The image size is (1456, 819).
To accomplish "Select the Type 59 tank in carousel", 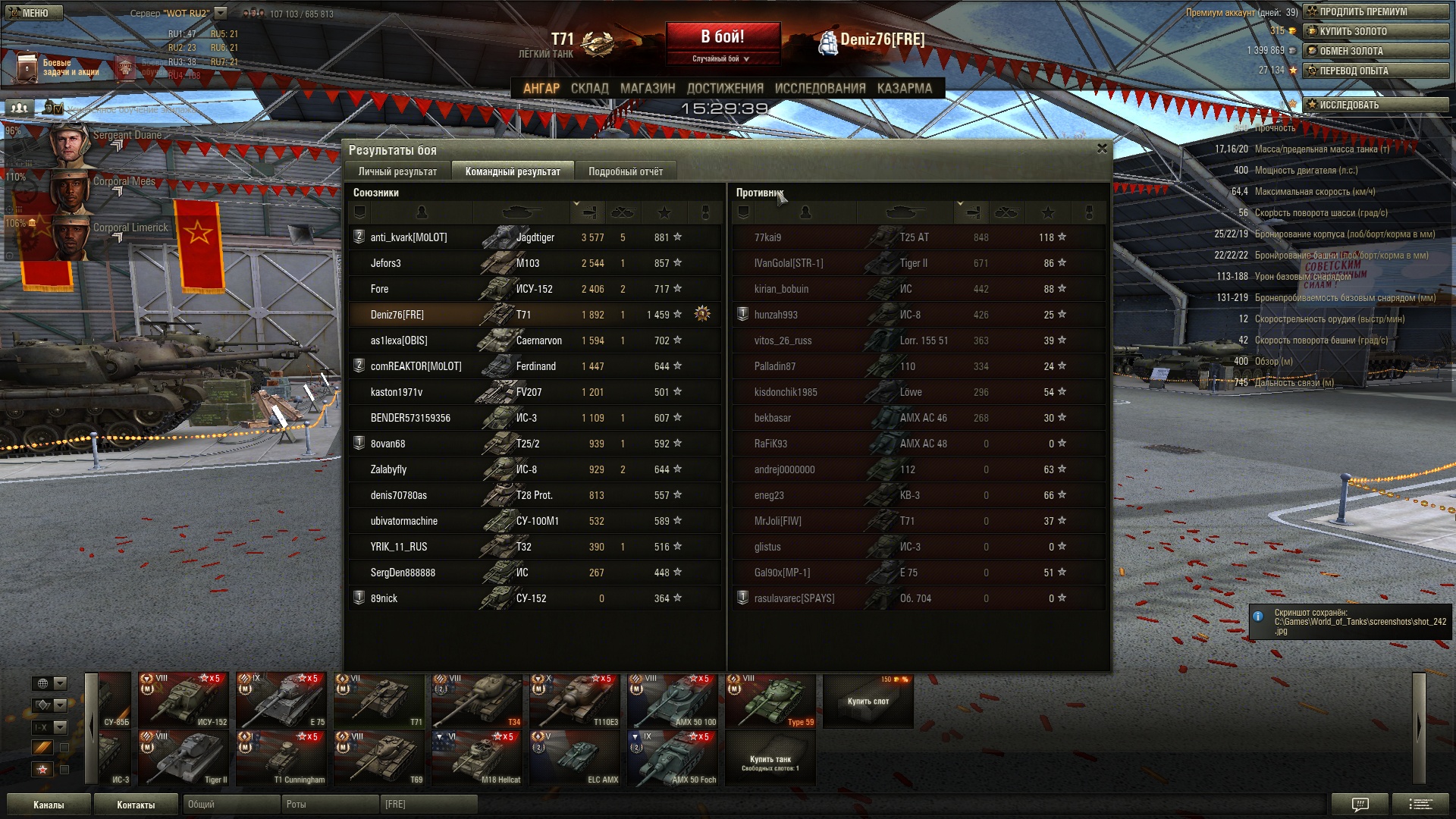I will click(770, 701).
